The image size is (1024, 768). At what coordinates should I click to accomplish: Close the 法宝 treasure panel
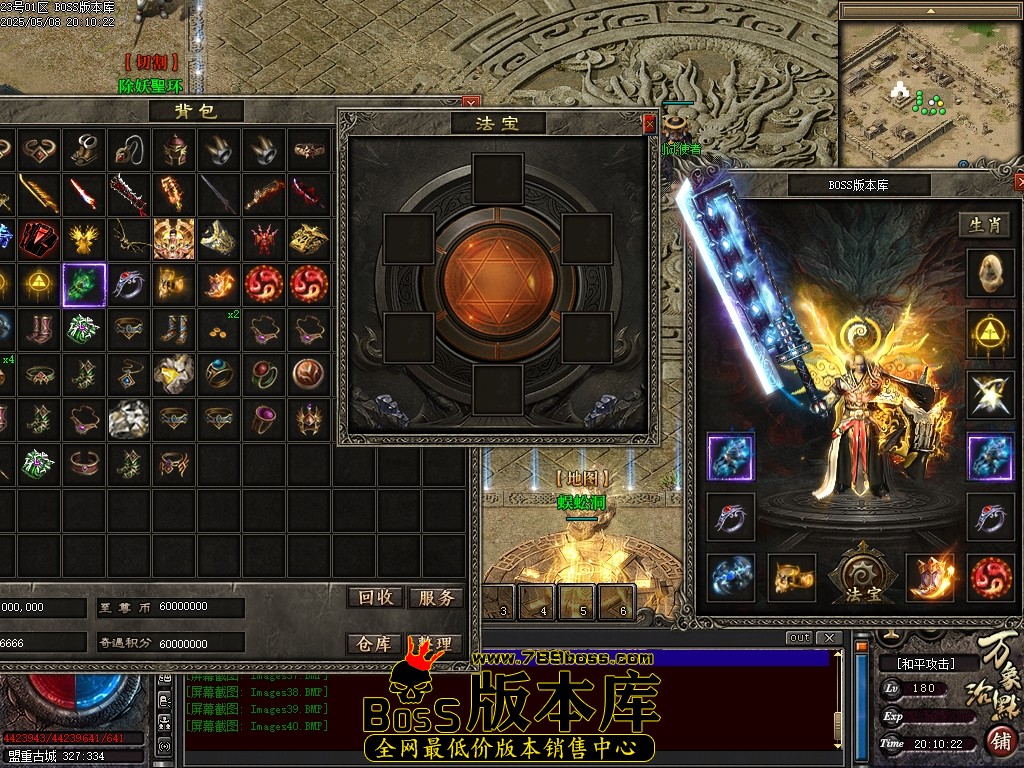click(649, 124)
